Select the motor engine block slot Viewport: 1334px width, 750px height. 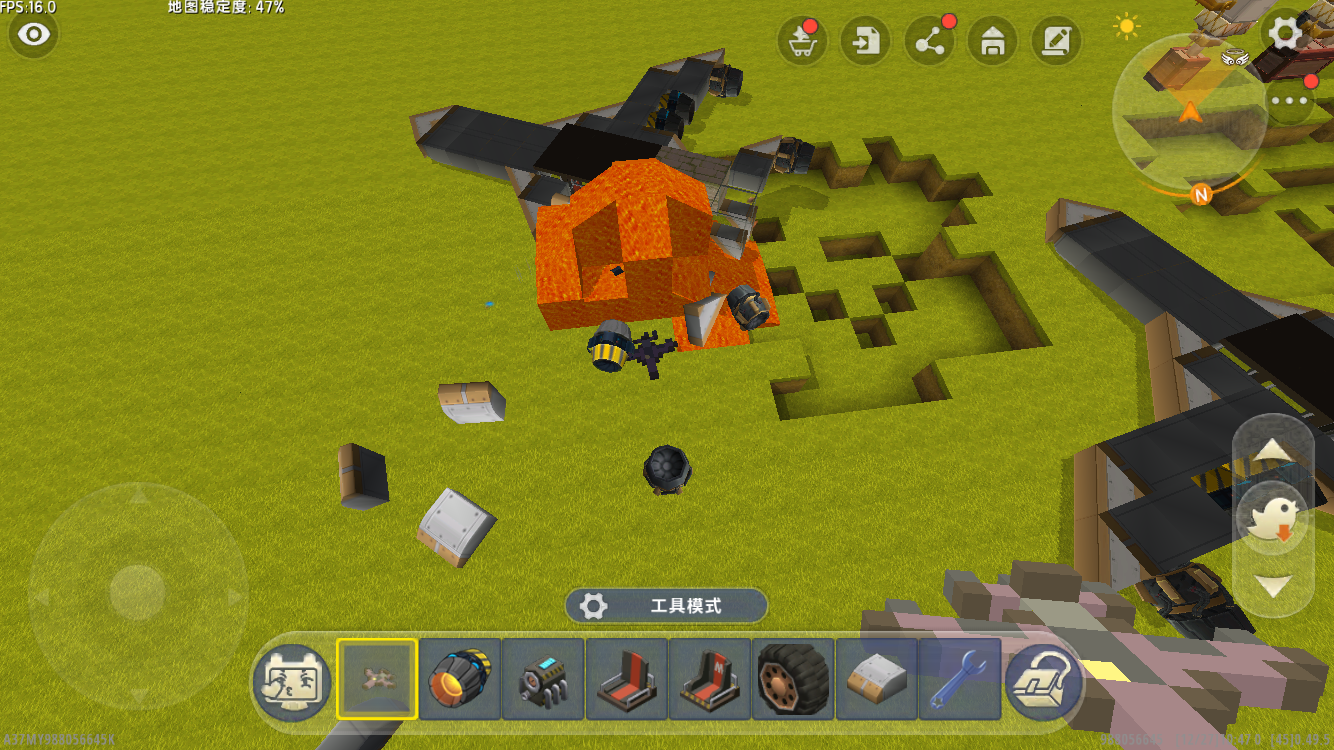pos(543,680)
